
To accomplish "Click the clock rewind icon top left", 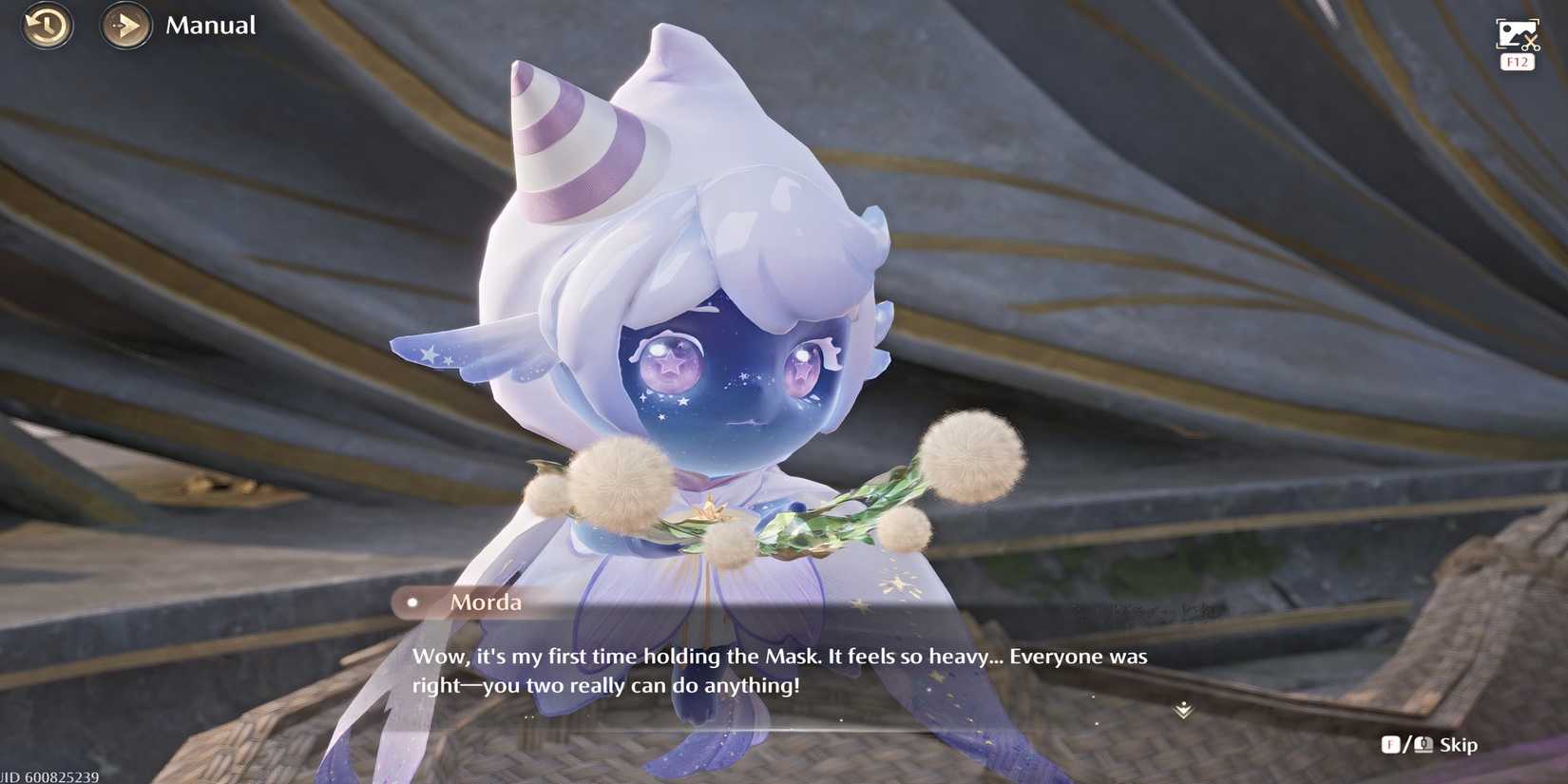I will pos(46,27).
